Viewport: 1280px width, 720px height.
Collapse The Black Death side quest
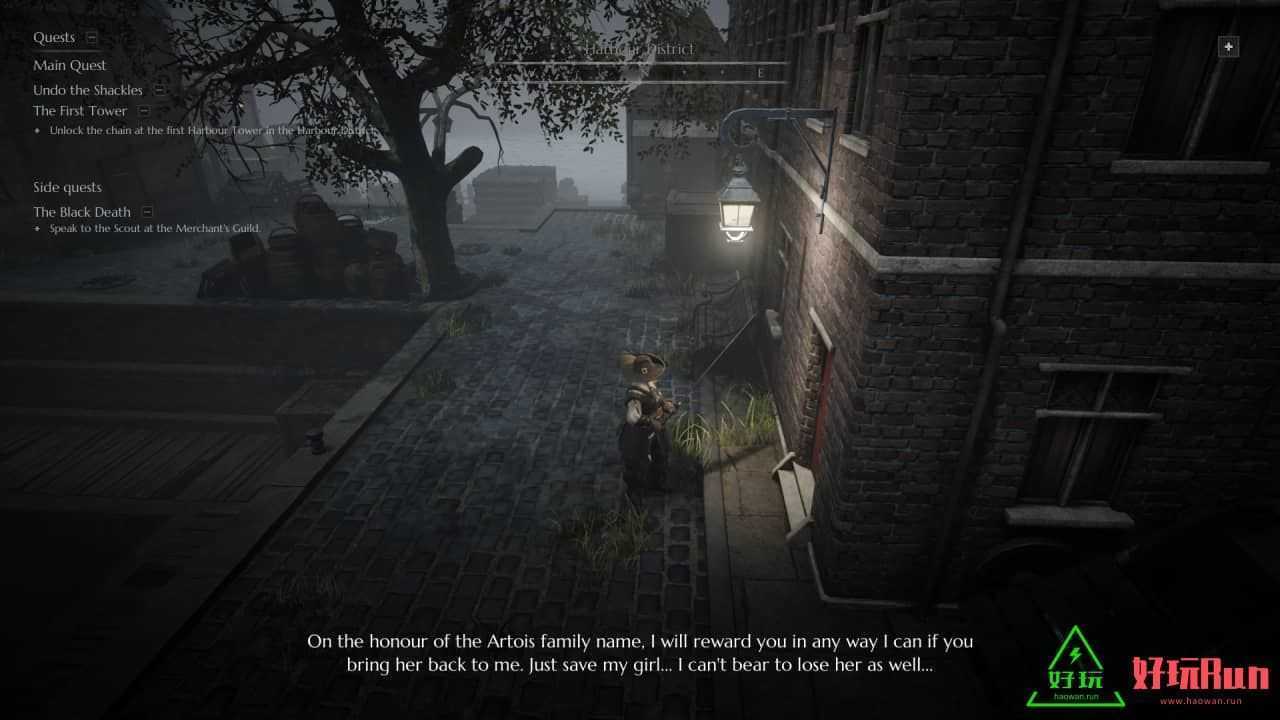coord(147,212)
